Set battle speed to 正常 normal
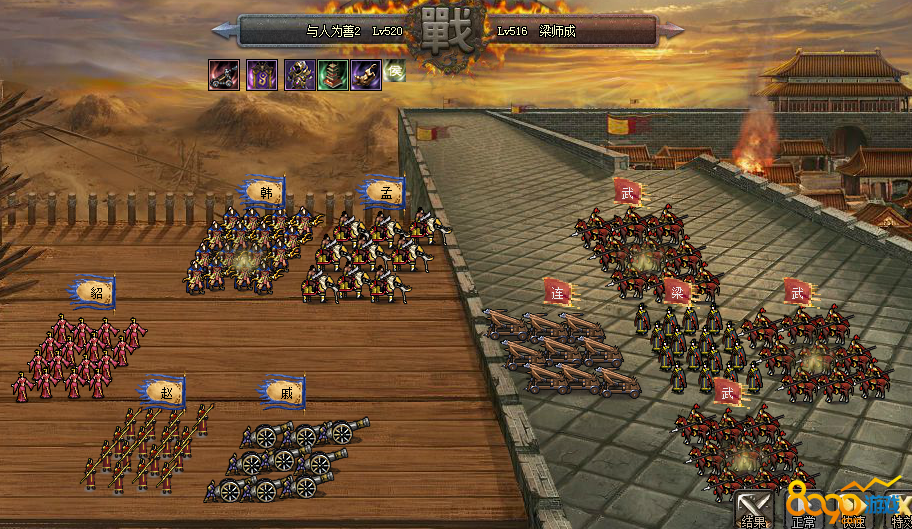This screenshot has height=529, width=912. coord(803,508)
